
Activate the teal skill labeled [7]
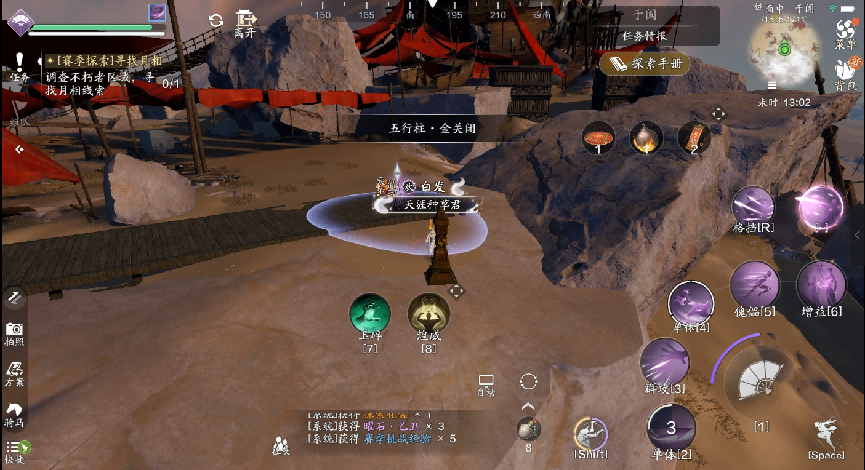370,314
